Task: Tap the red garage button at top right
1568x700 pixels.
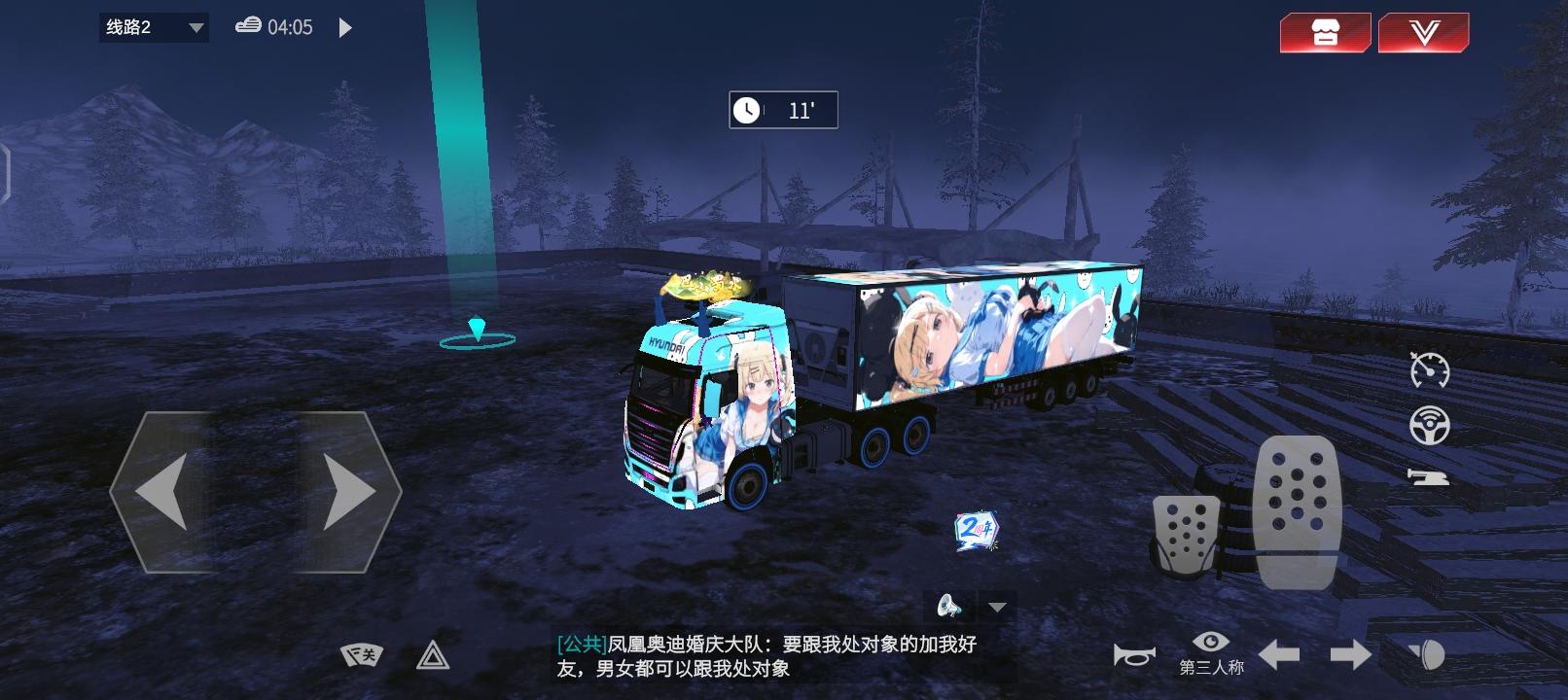Action: [x=1325, y=31]
